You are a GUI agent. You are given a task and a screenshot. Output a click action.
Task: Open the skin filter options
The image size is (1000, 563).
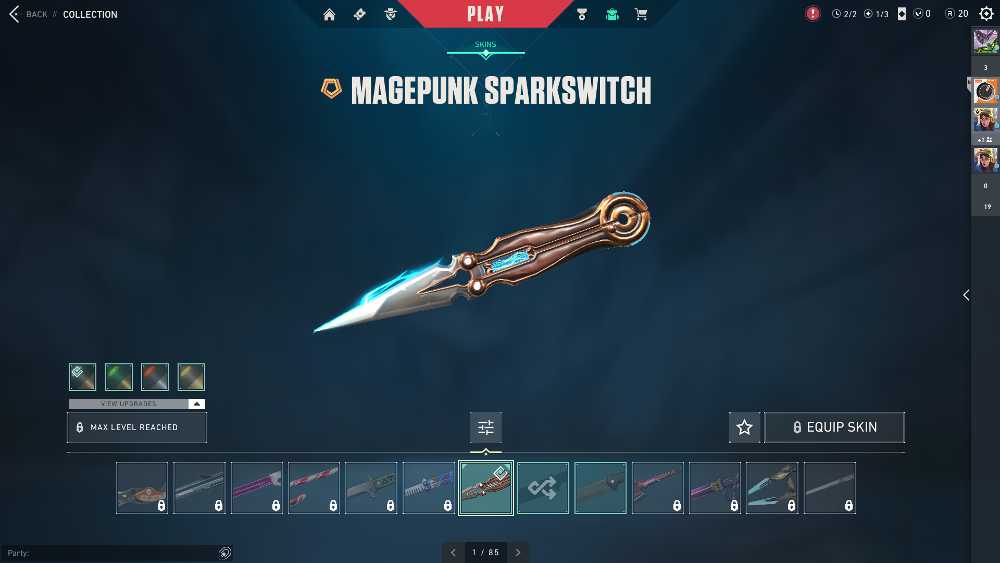(486, 428)
